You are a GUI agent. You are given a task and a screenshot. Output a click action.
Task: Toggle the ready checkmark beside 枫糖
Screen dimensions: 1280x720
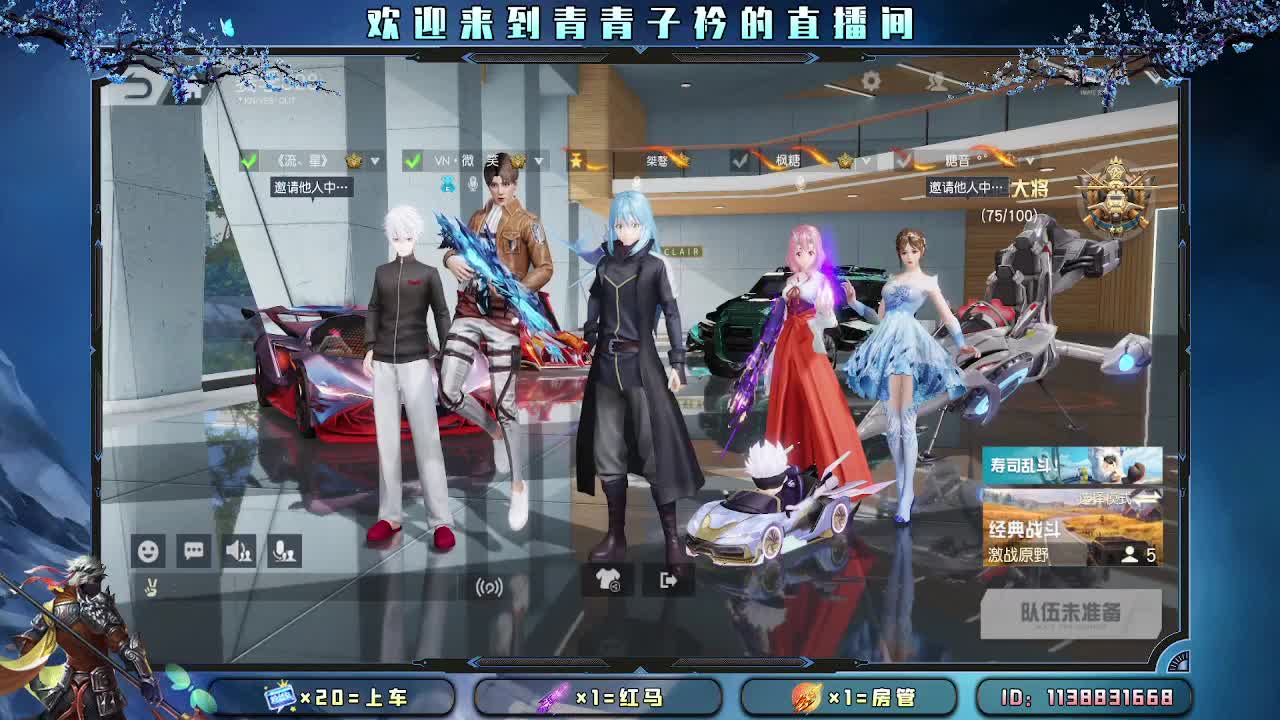click(741, 159)
